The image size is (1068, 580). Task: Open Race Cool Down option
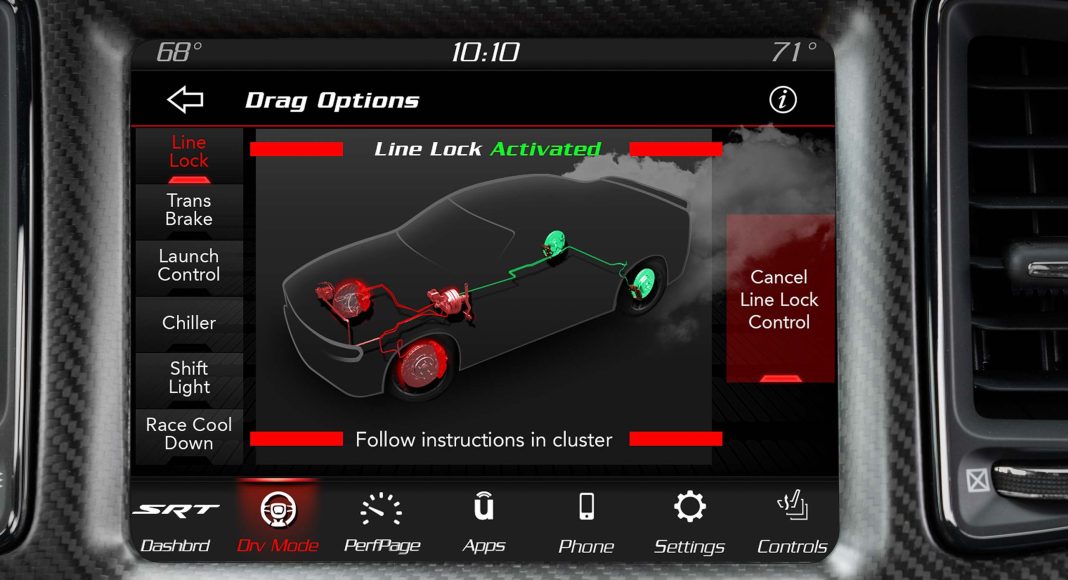tap(189, 434)
